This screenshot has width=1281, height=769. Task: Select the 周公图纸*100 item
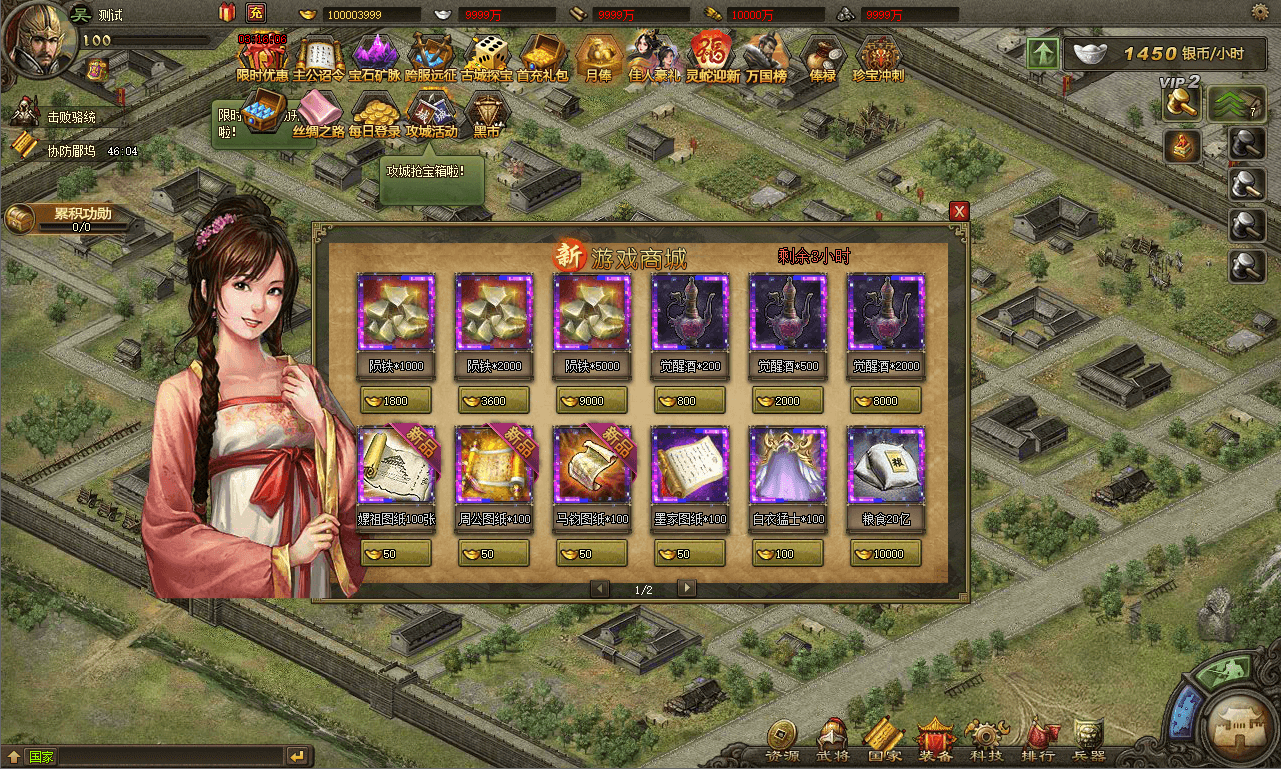click(494, 465)
